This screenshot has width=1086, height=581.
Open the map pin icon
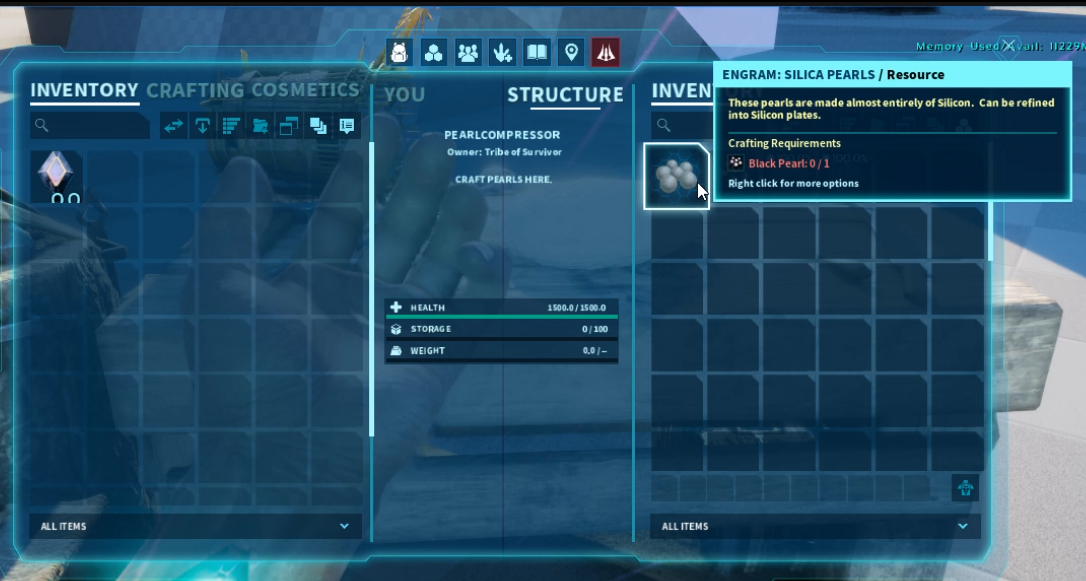[571, 52]
